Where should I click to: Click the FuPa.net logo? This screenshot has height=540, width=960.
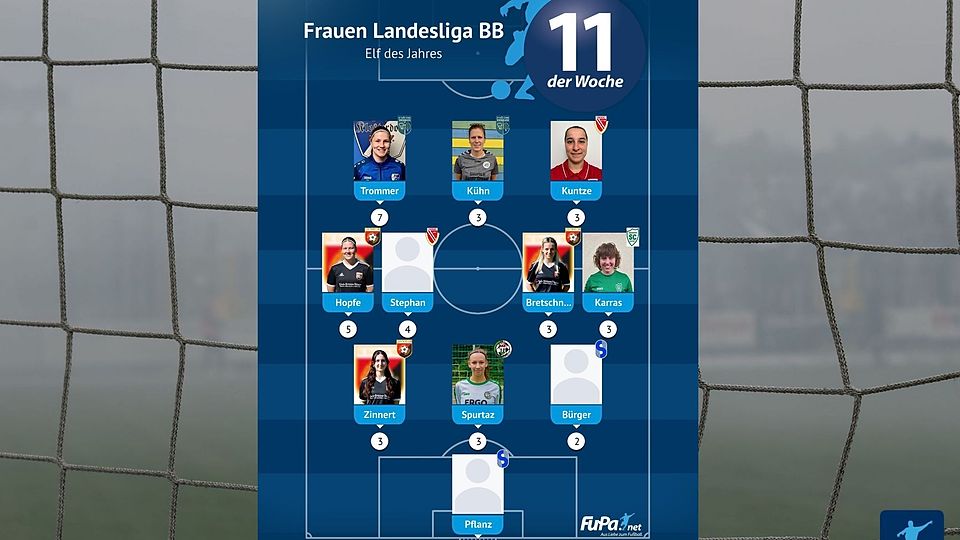tap(611, 523)
